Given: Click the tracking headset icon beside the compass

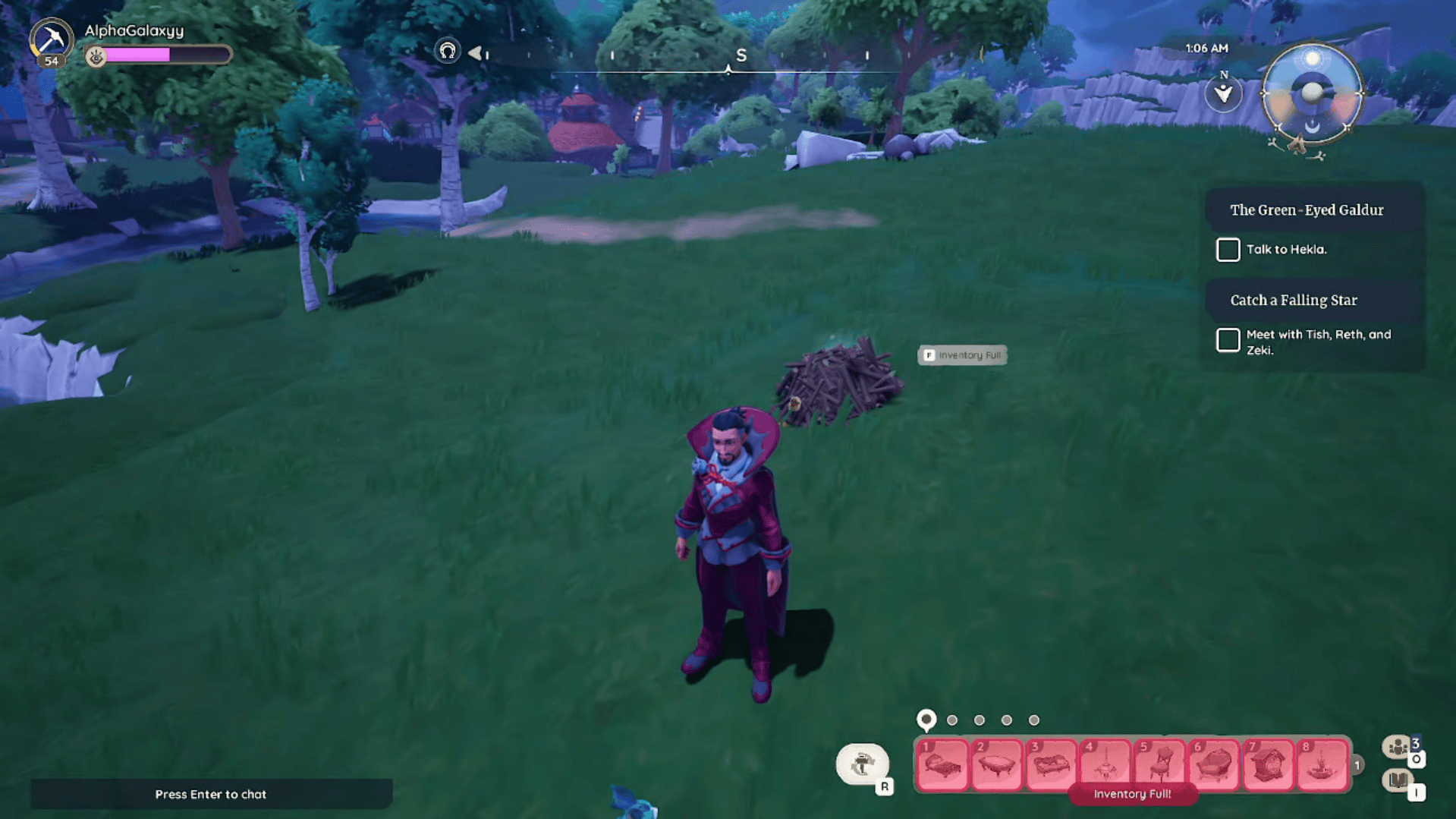Looking at the screenshot, I should point(448,52).
